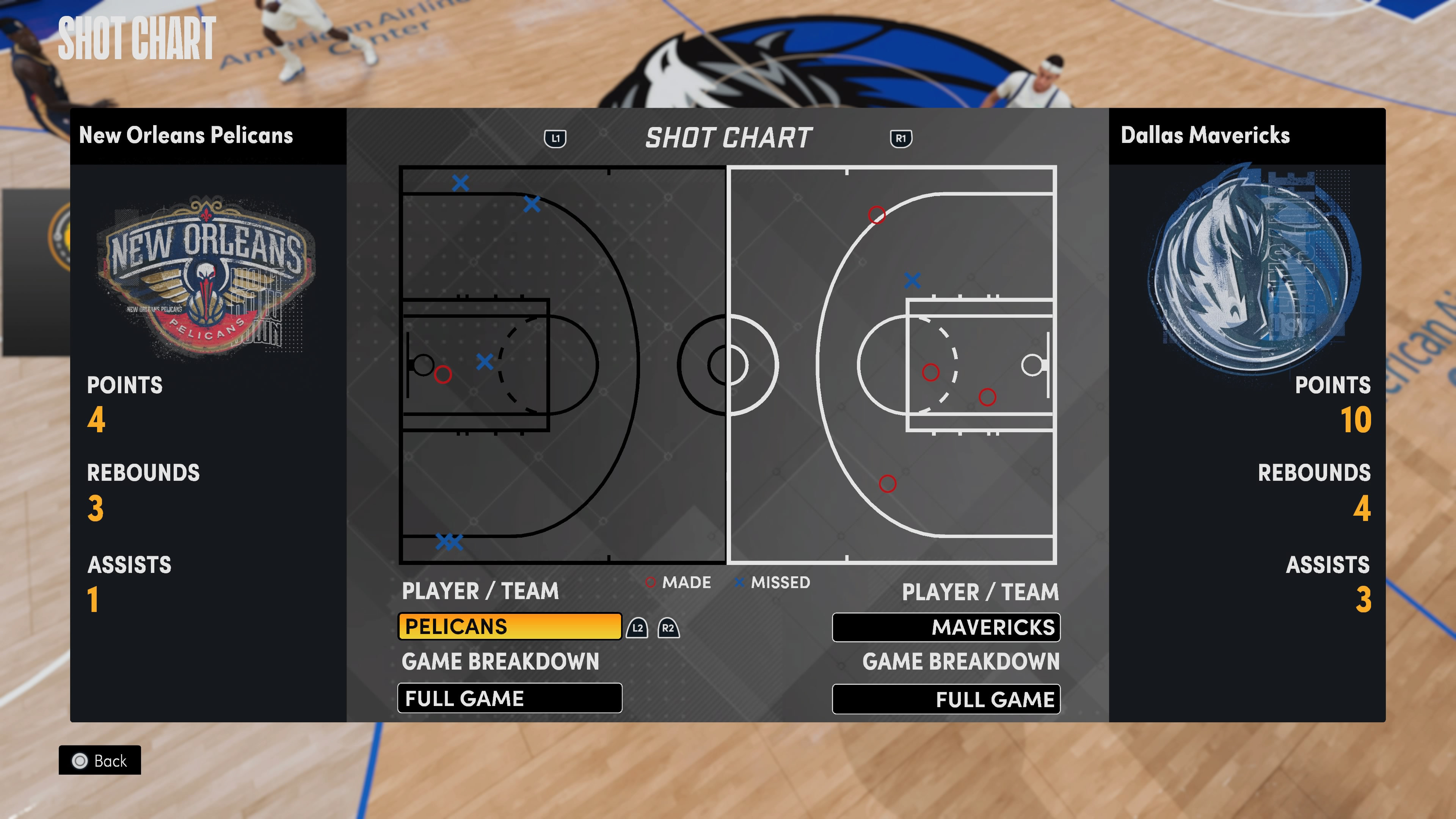Choose the Mavericks FULL GAME breakdown
Image resolution: width=1456 pixels, height=819 pixels.
(946, 699)
